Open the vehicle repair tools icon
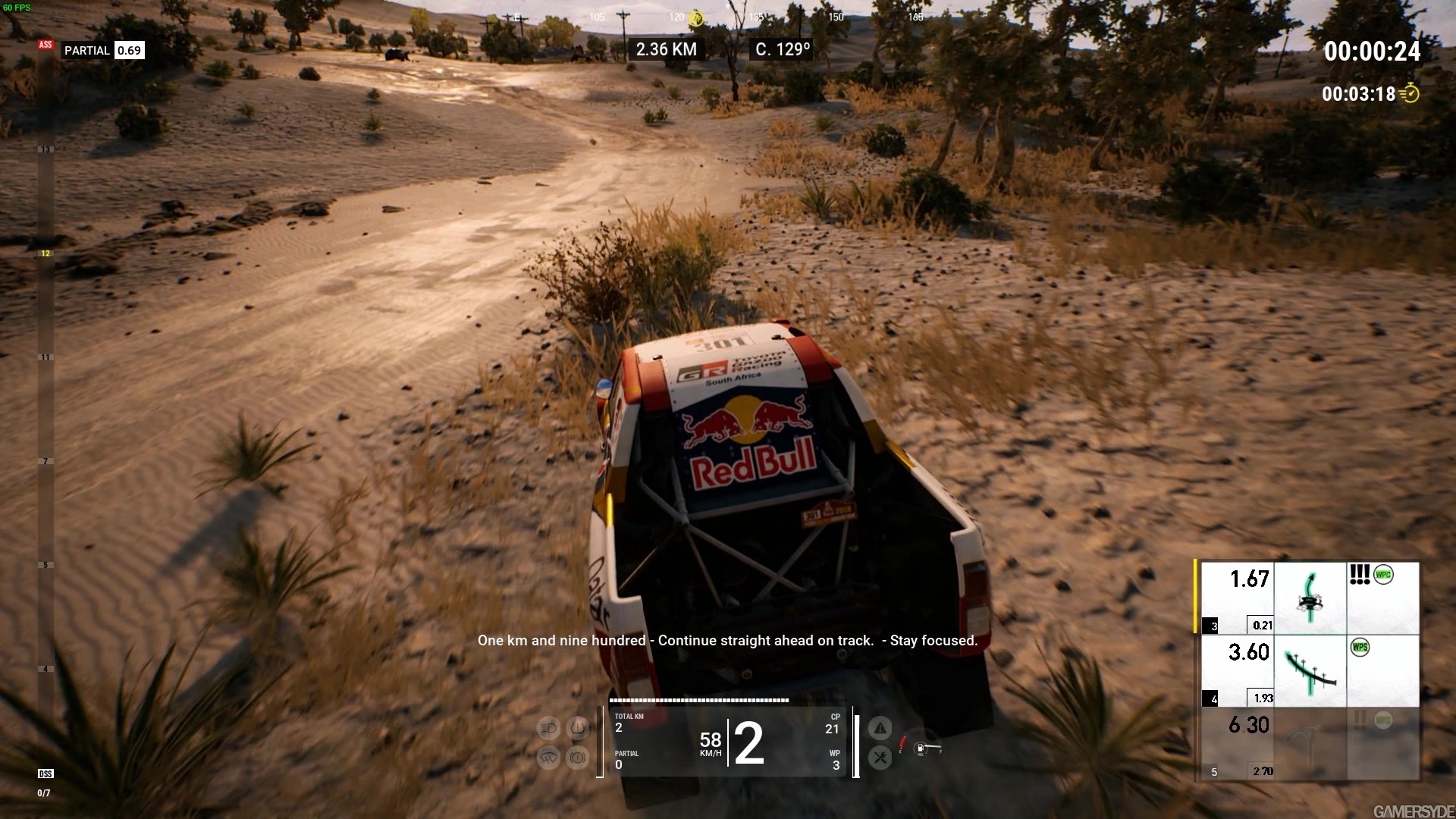The image size is (1456, 819). 880,758
